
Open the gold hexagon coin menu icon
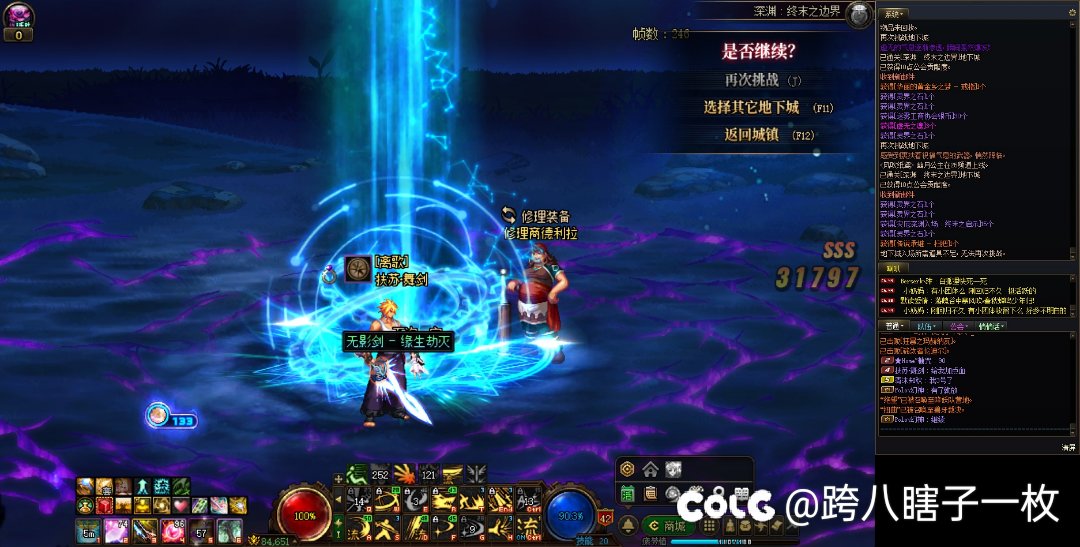(627, 469)
